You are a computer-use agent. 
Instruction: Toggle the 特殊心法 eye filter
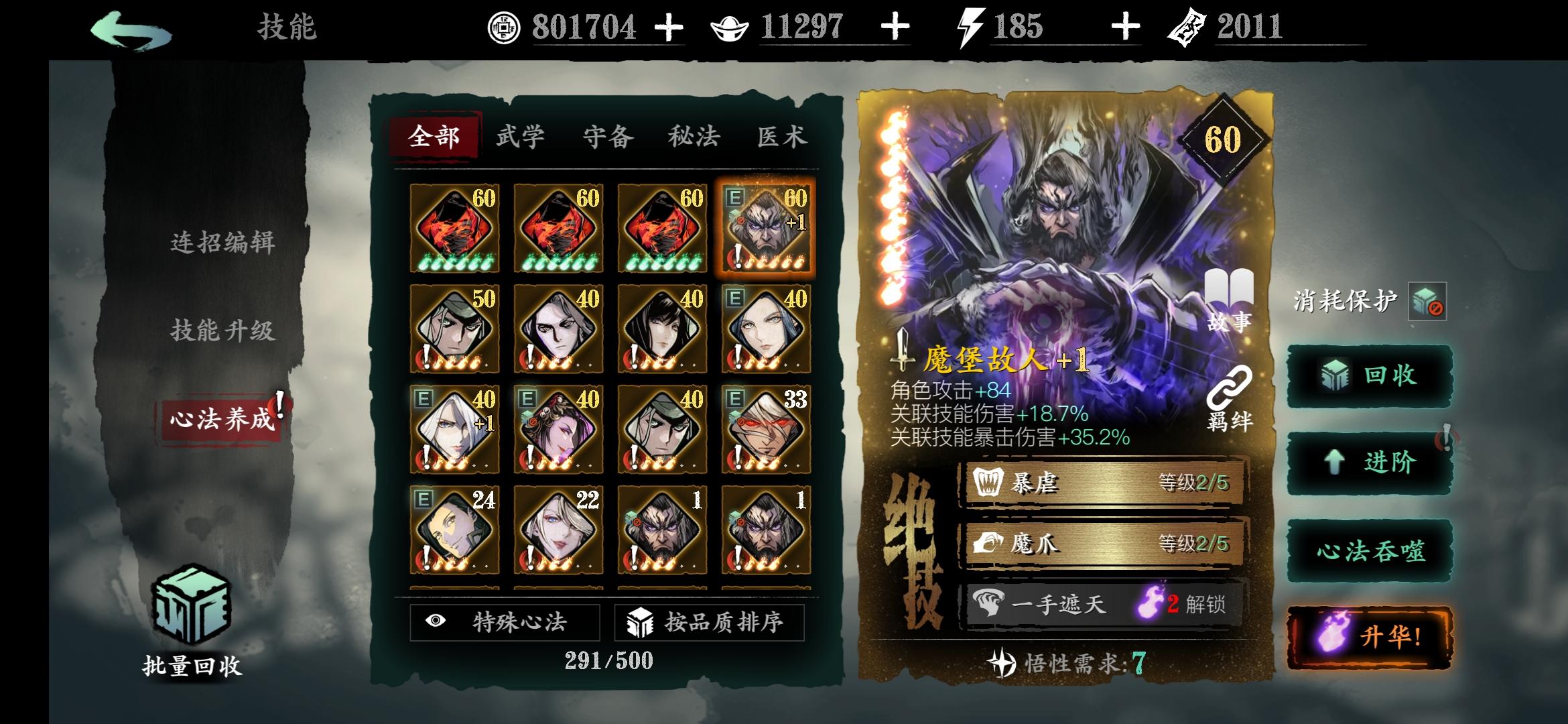coord(505,623)
